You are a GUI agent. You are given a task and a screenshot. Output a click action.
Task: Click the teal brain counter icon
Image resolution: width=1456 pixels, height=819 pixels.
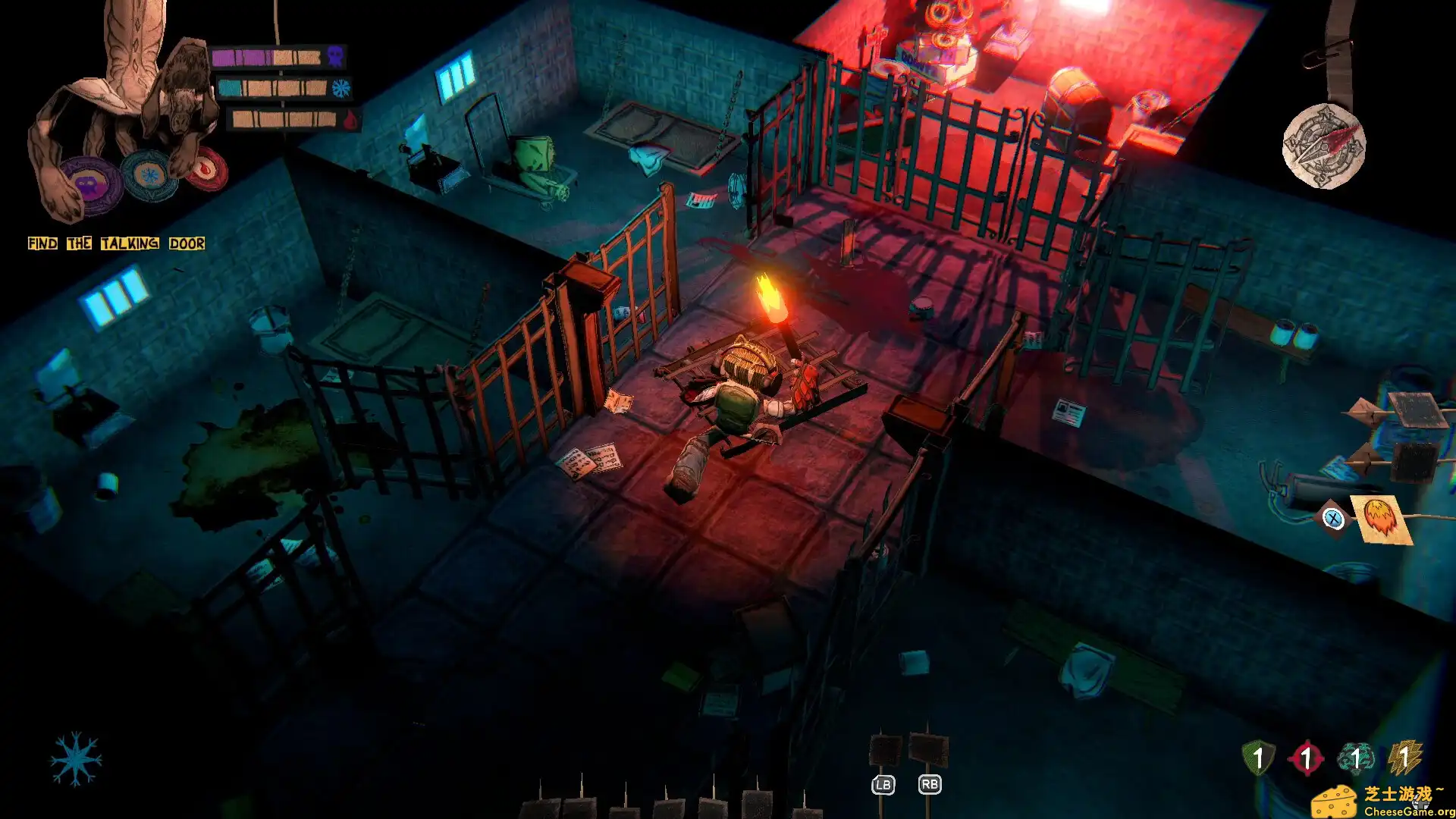pyautogui.click(x=1356, y=757)
